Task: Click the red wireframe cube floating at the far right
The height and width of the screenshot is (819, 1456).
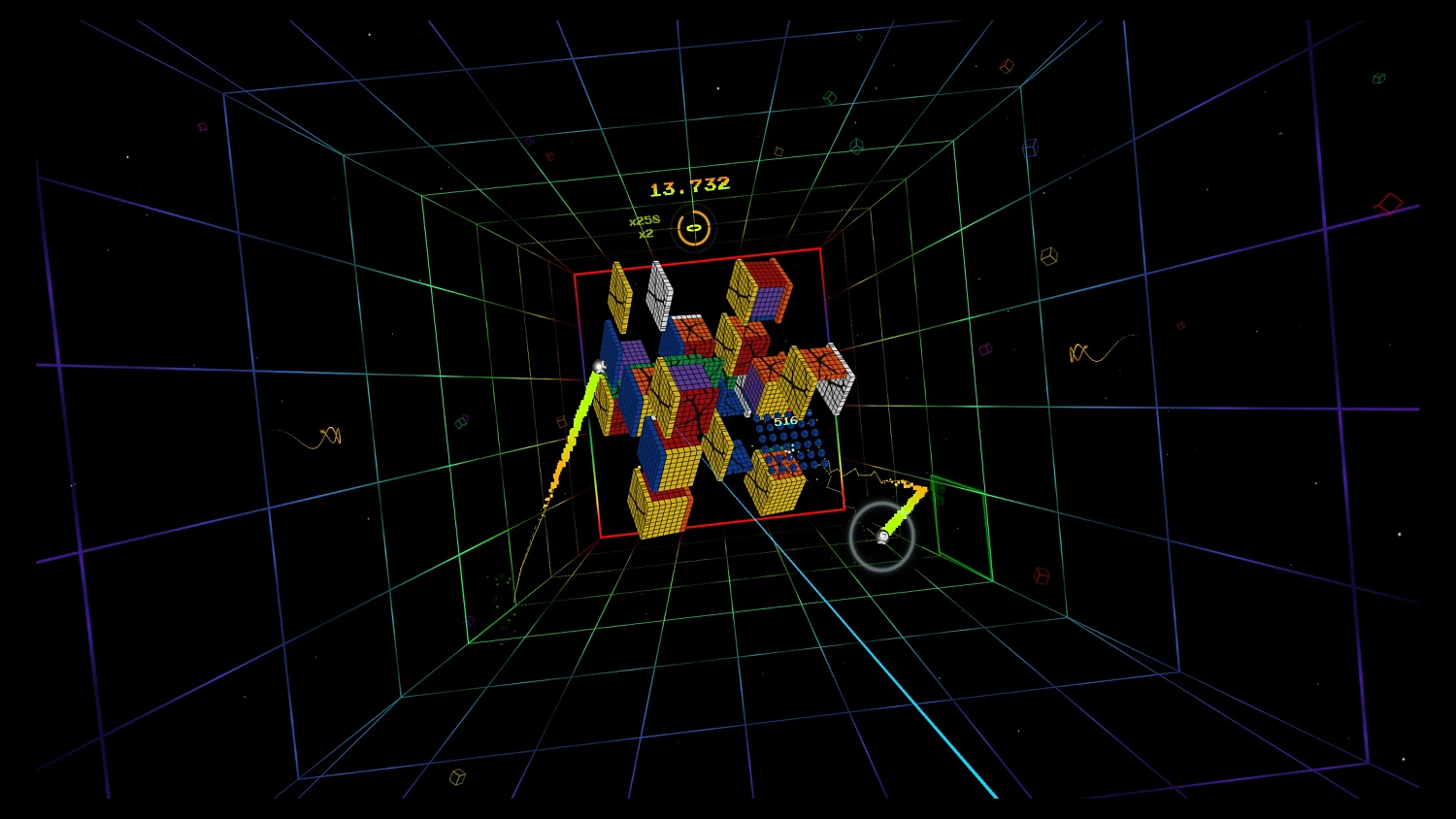Action: 1388,202
